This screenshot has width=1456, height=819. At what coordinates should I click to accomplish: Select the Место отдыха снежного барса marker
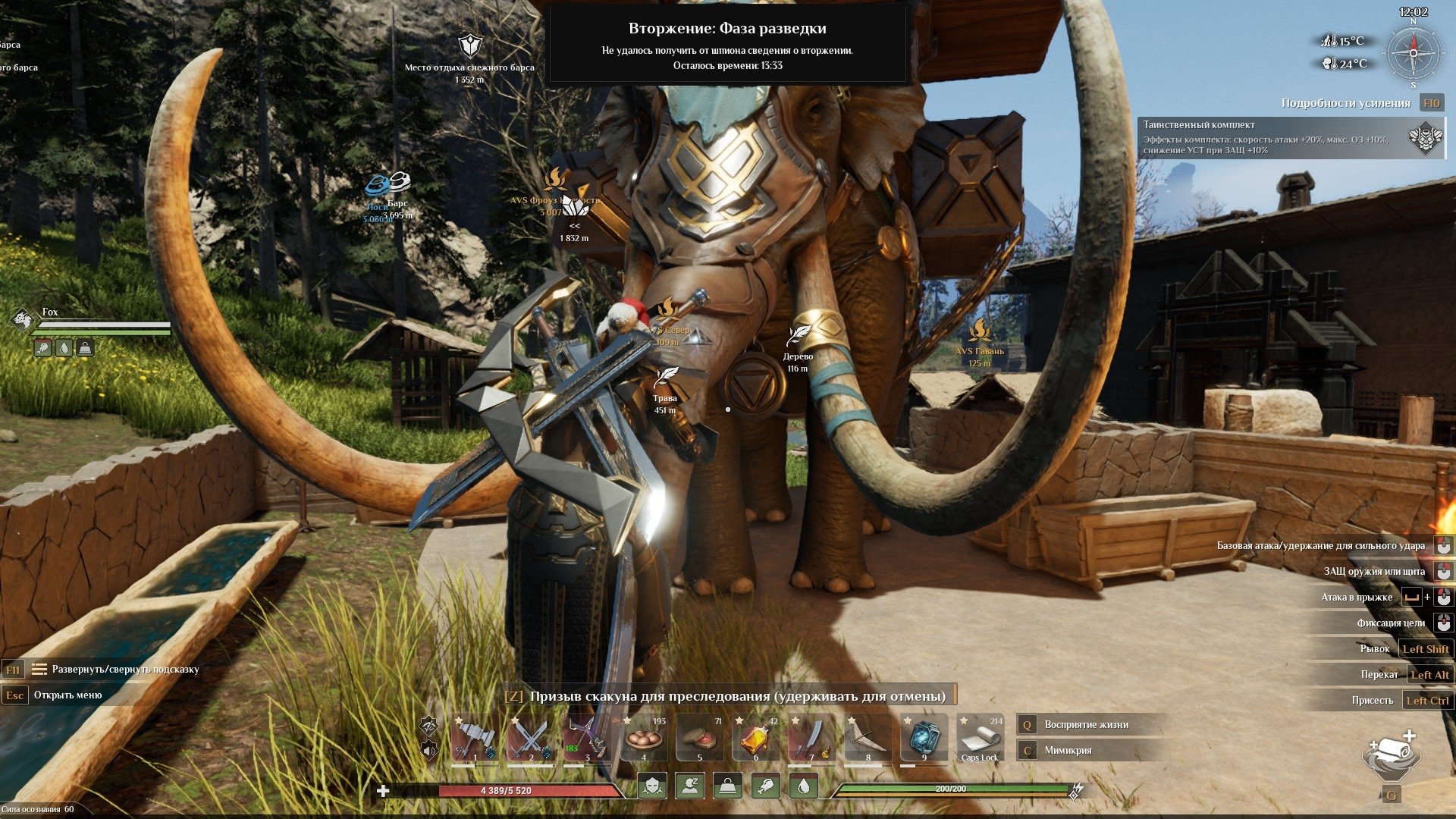tap(470, 46)
